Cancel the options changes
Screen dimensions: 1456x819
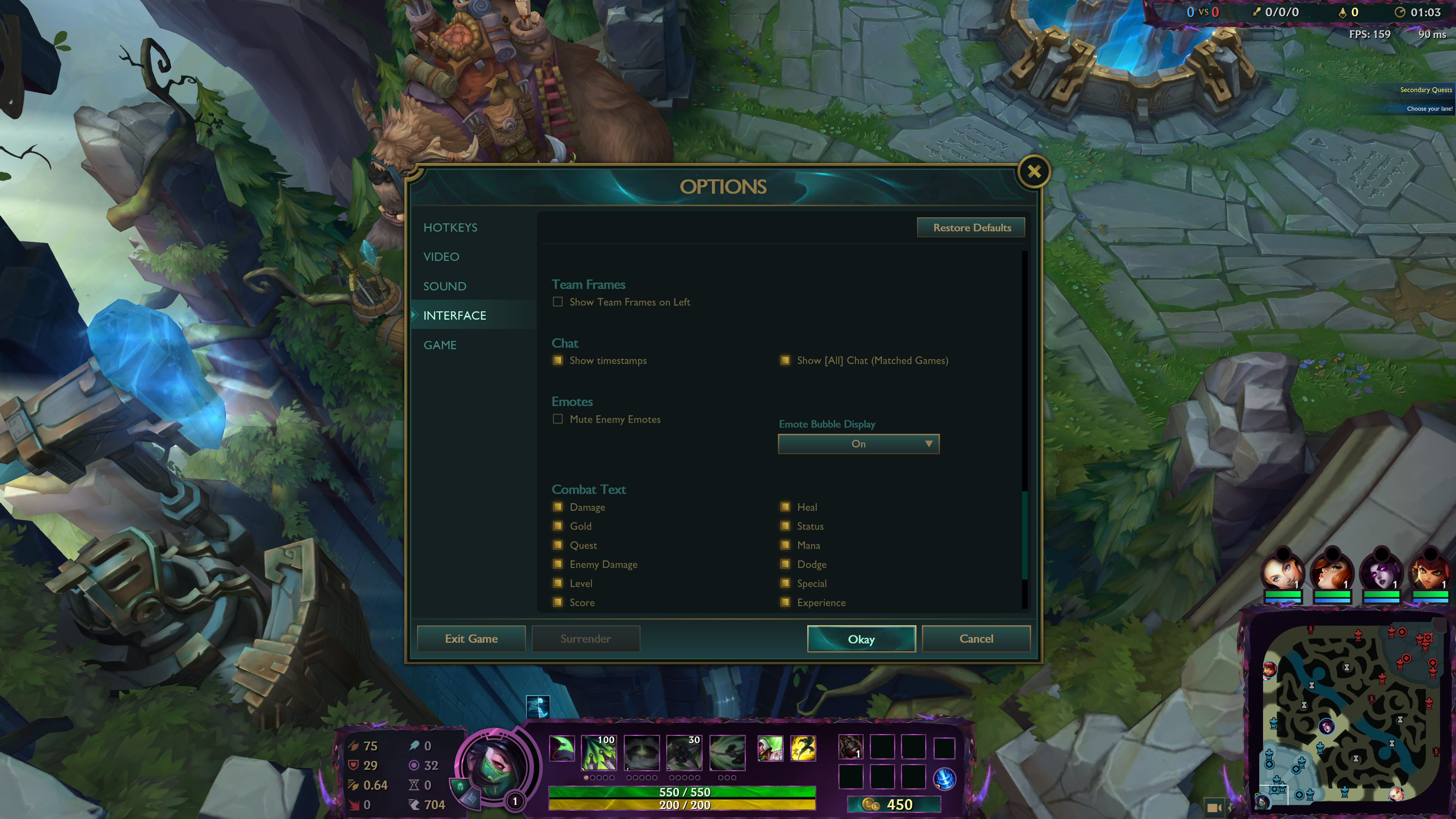point(976,639)
